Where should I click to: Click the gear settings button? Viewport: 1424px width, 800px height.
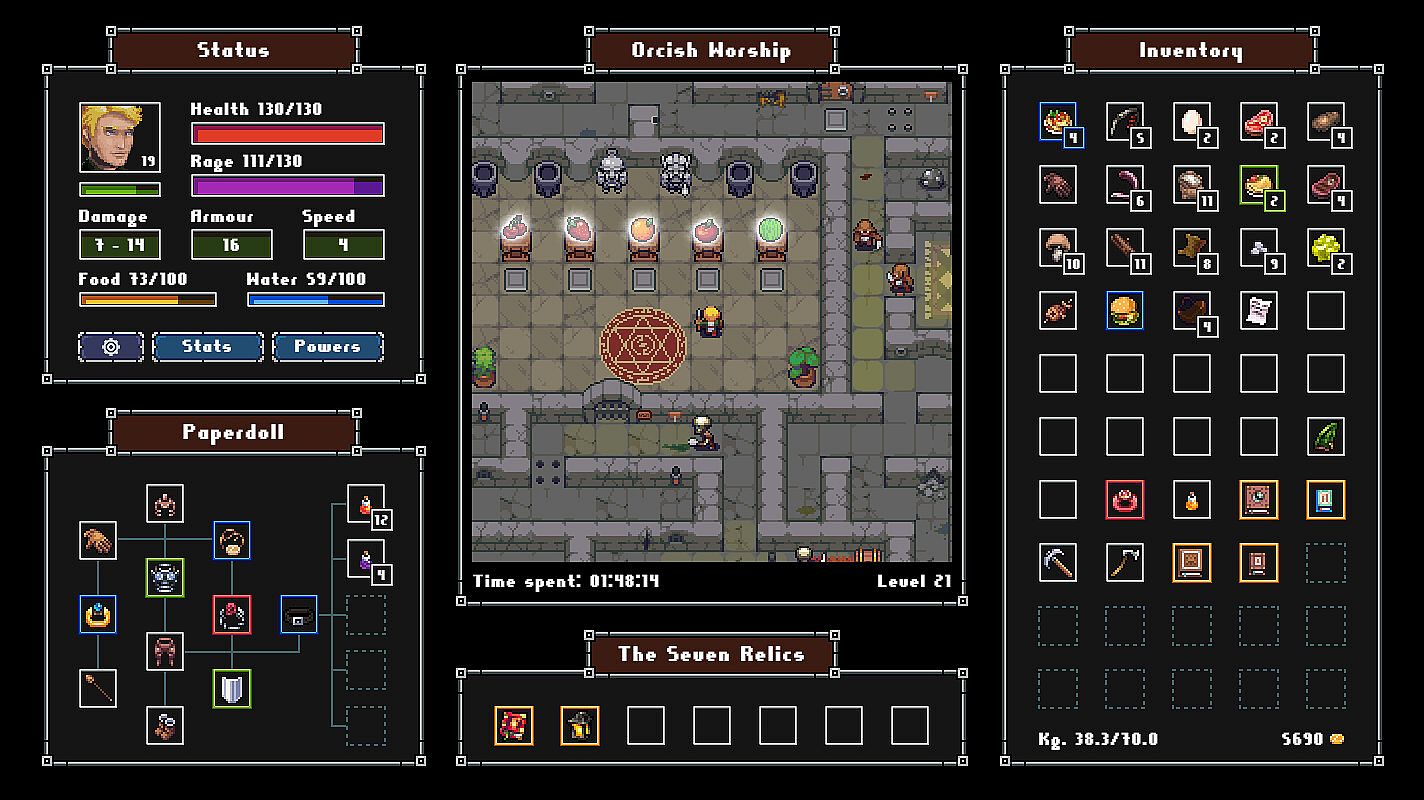click(111, 347)
